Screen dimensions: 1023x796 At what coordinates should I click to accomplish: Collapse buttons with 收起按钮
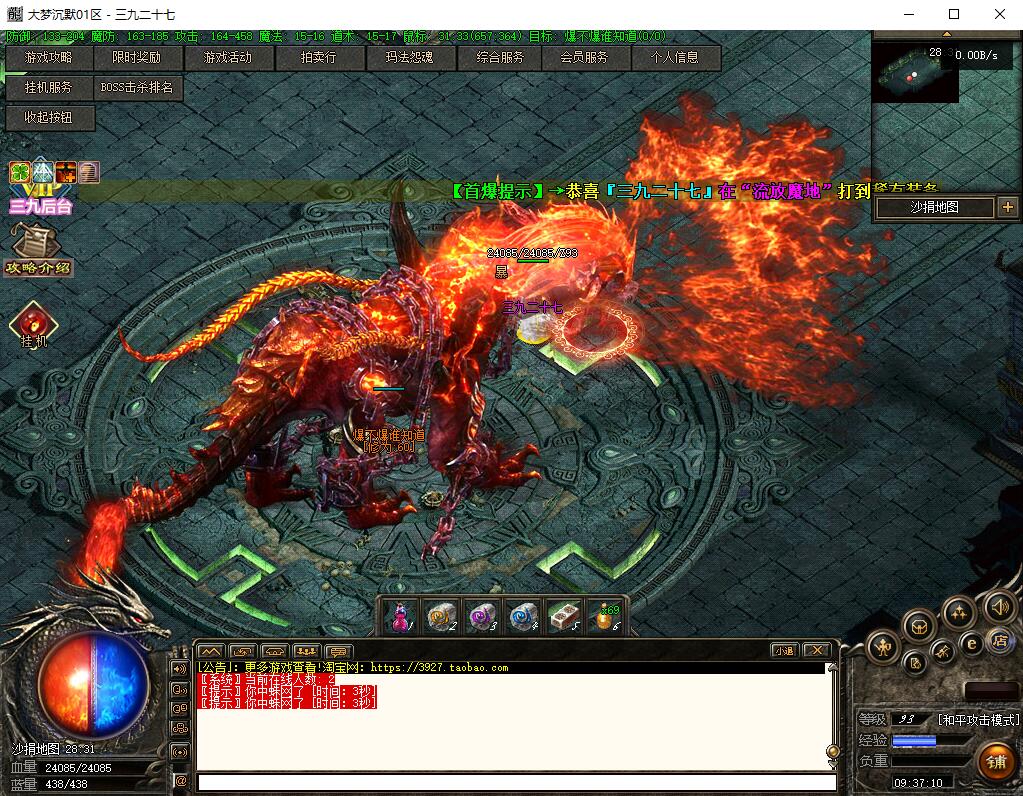[x=48, y=118]
